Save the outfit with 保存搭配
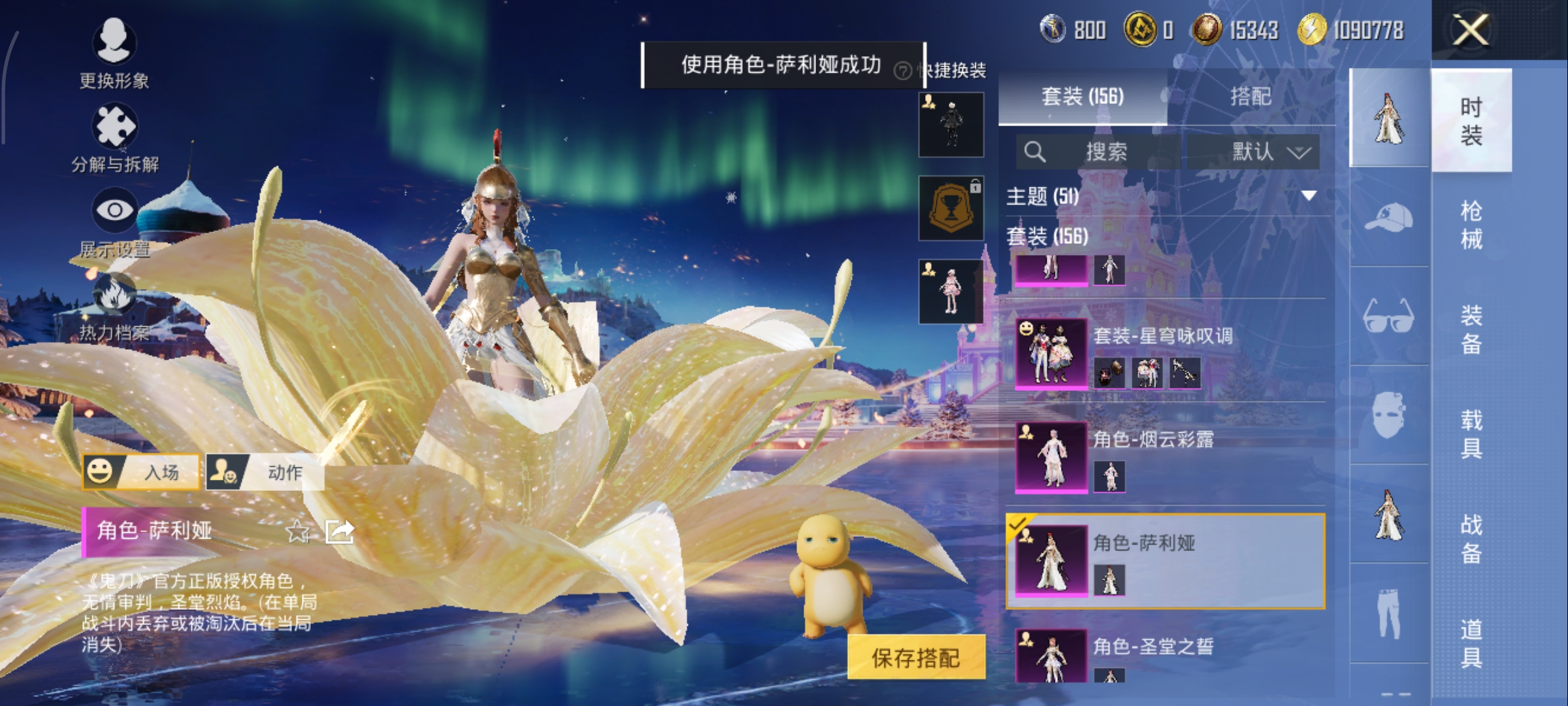The height and width of the screenshot is (706, 1568). point(916,658)
